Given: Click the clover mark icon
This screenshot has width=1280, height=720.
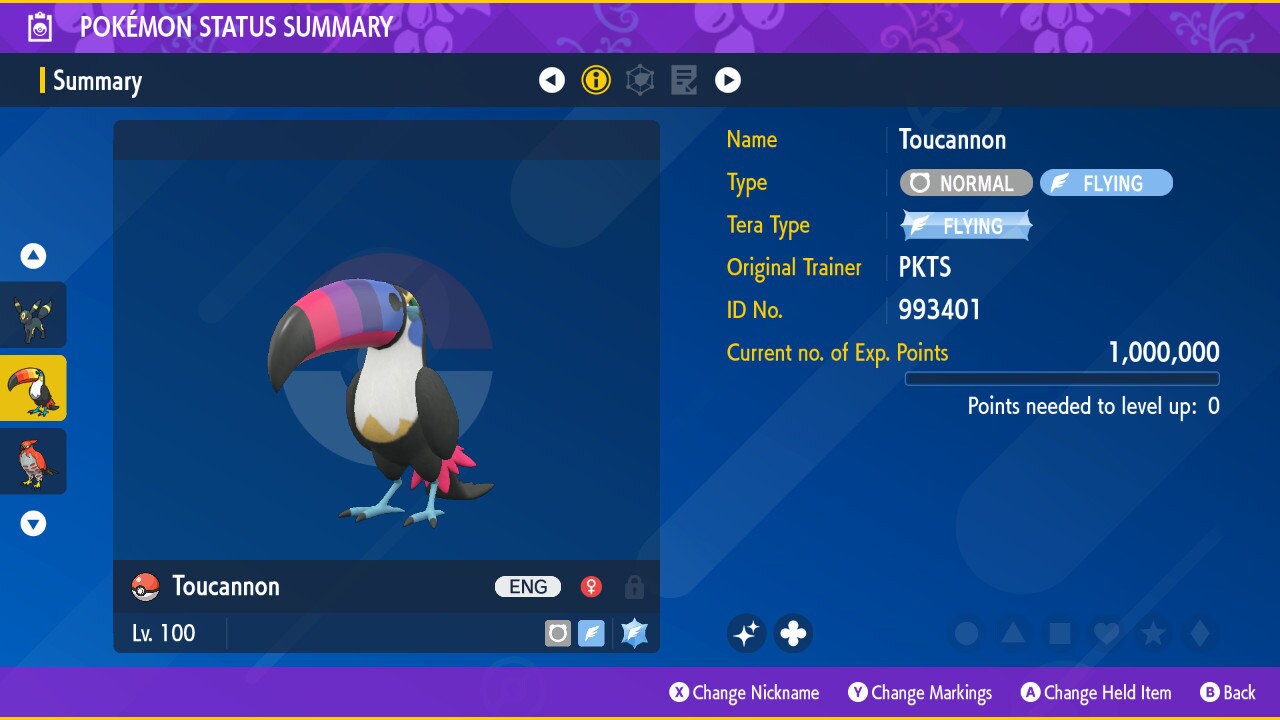Looking at the screenshot, I should tap(793, 633).
